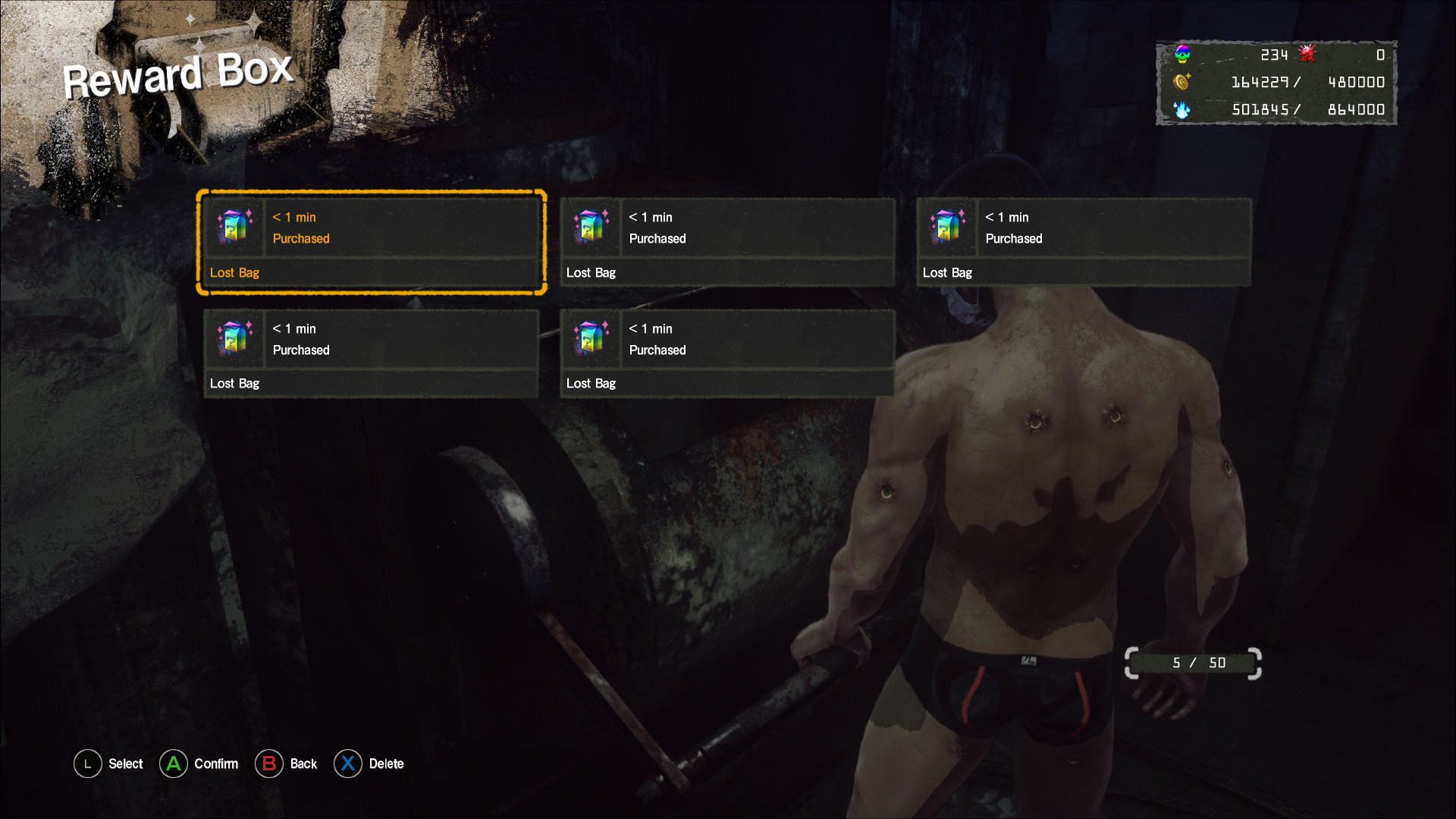The height and width of the screenshot is (819, 1456).
Task: Click the blue flame currency icon
Action: point(1181,109)
